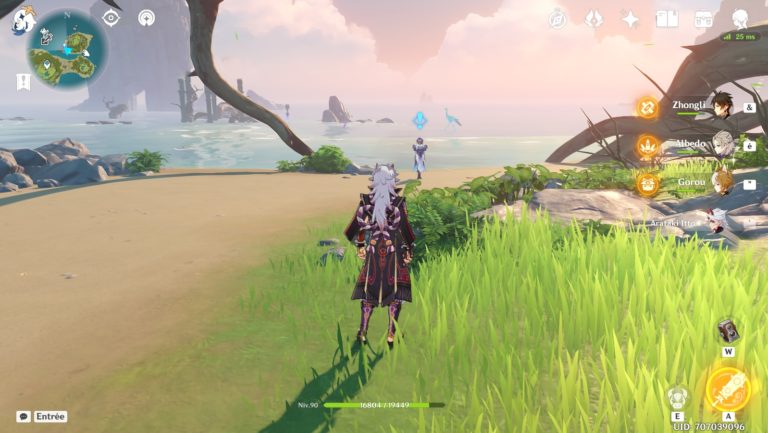
Task: Open the character profile icon
Action: 740,18
